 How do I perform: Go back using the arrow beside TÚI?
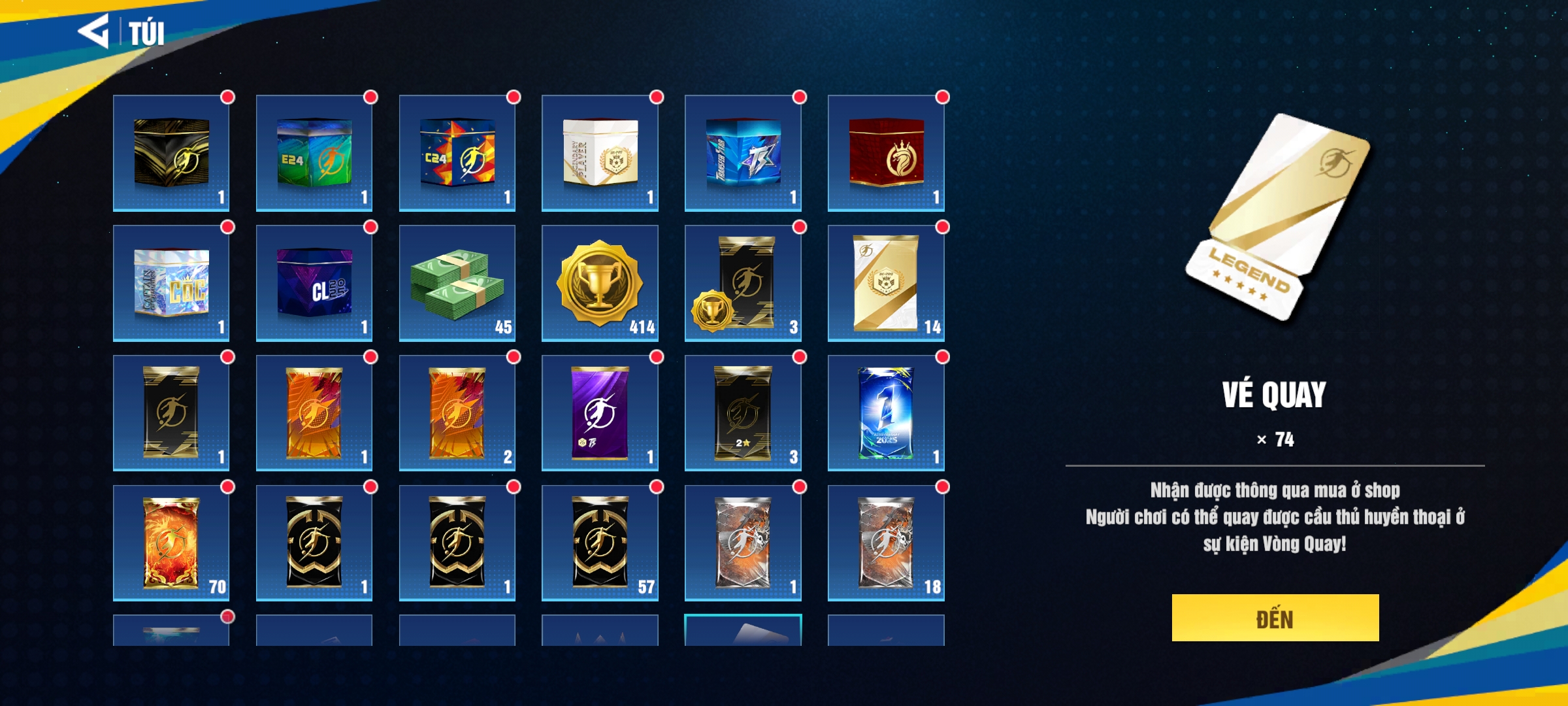pos(93,31)
